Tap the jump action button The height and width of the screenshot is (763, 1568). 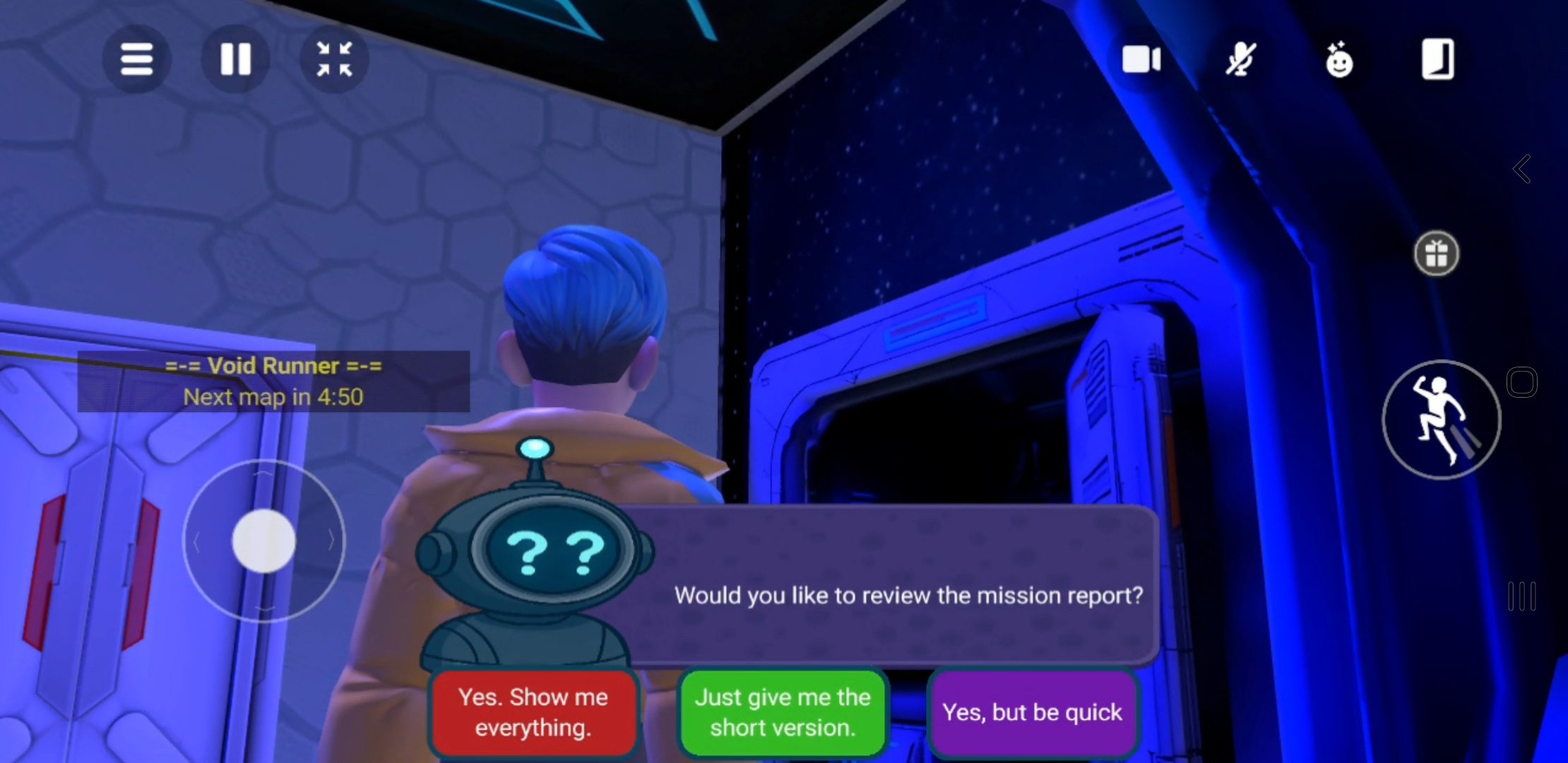tap(1441, 420)
